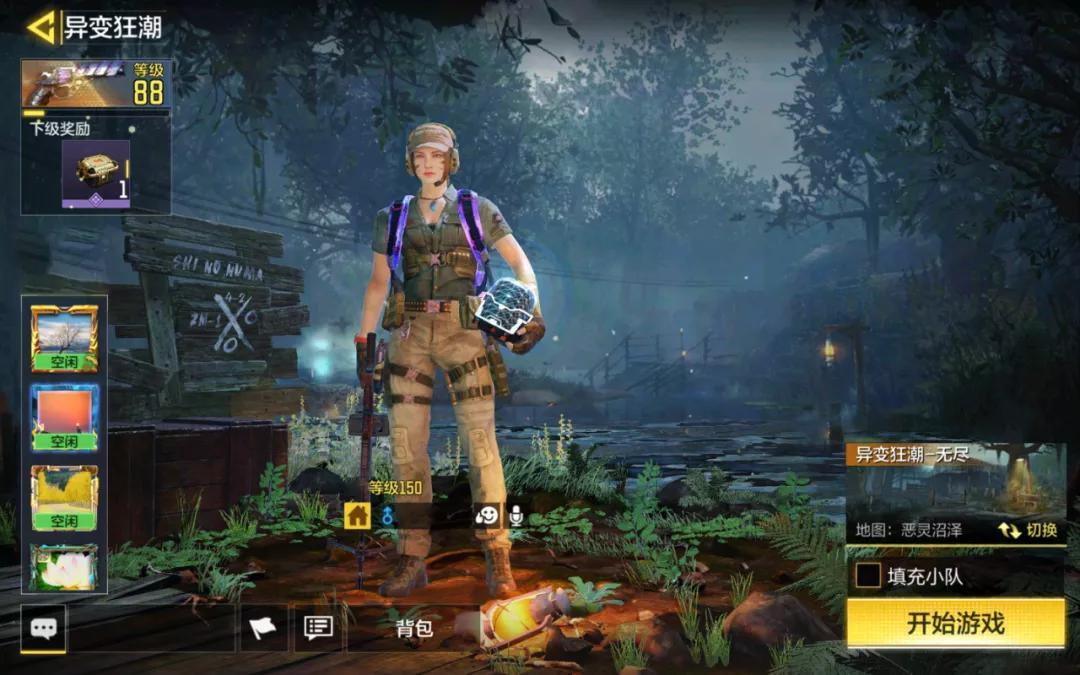Click the yellow home icon
Image resolution: width=1080 pixels, height=675 pixels.
(357, 515)
